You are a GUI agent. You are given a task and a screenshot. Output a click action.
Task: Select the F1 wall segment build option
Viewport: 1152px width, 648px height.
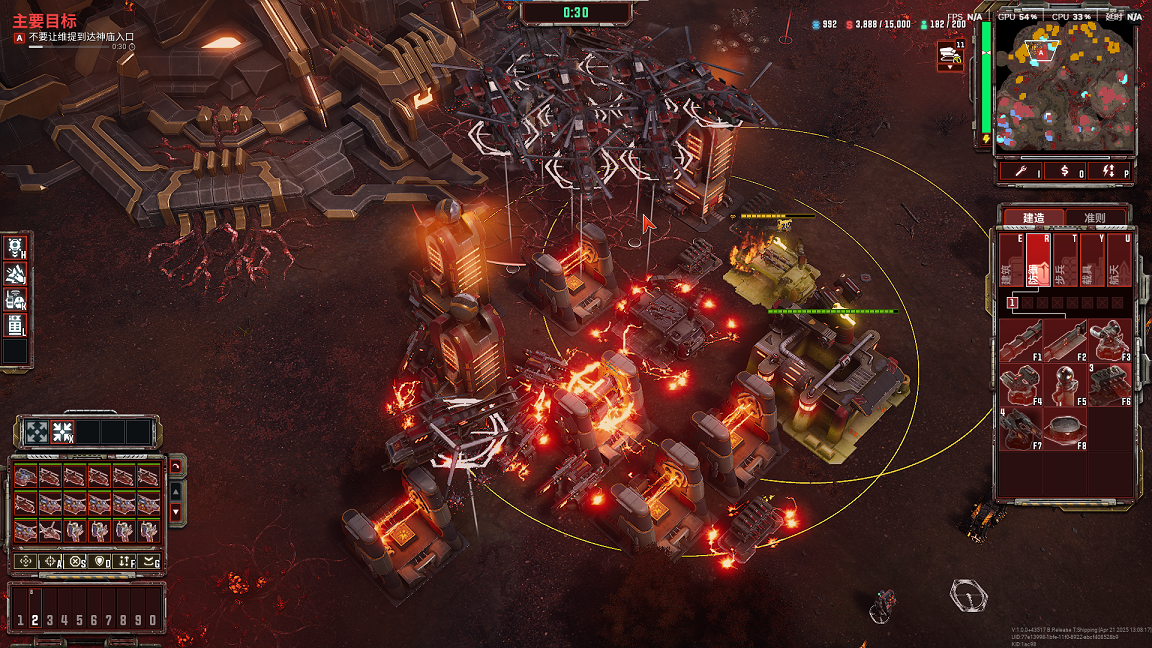(x=1021, y=341)
